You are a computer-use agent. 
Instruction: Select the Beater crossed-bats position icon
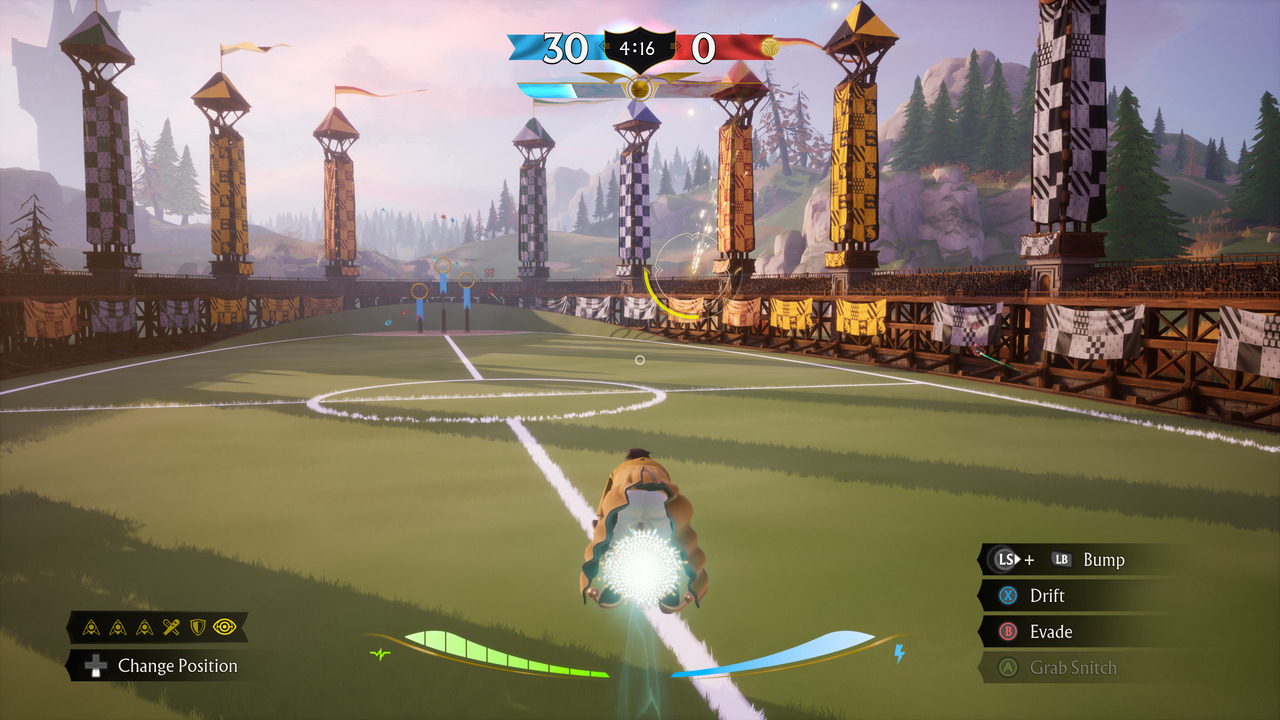click(x=171, y=627)
